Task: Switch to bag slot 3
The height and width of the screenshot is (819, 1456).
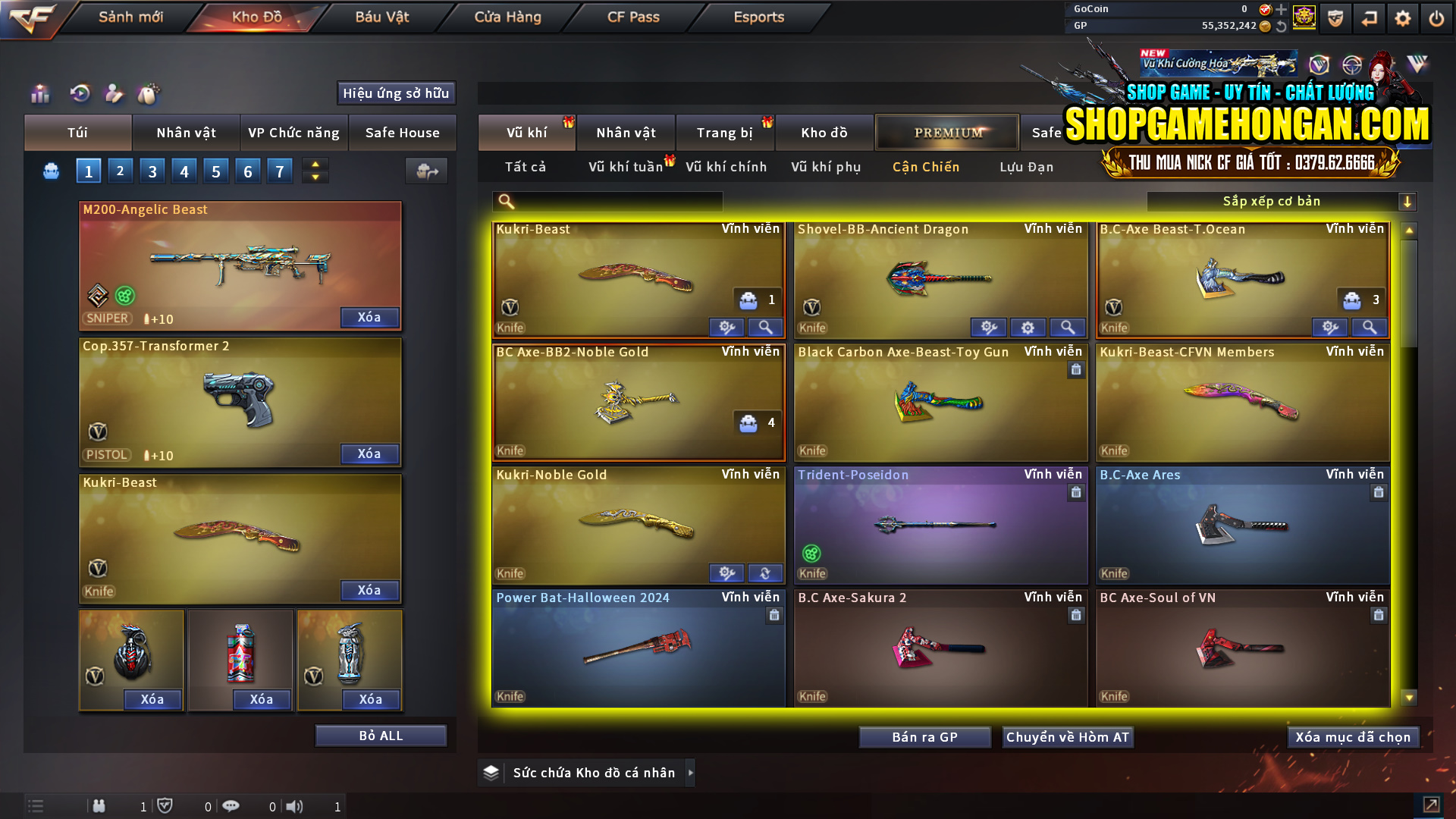Action: tap(152, 170)
